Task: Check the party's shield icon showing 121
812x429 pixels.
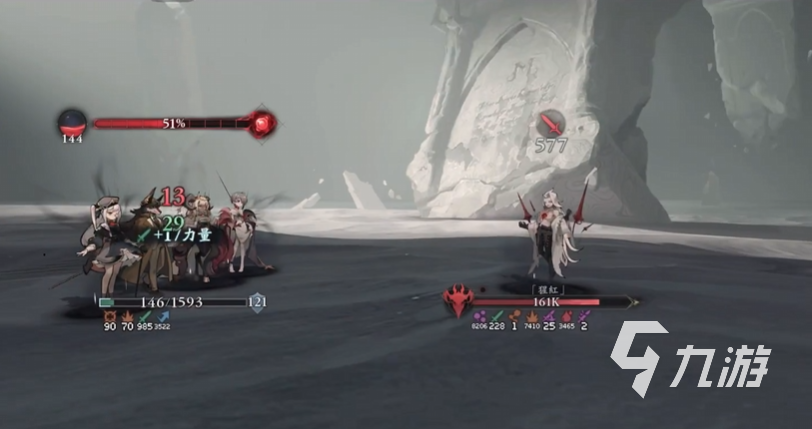Action: pyautogui.click(x=257, y=301)
